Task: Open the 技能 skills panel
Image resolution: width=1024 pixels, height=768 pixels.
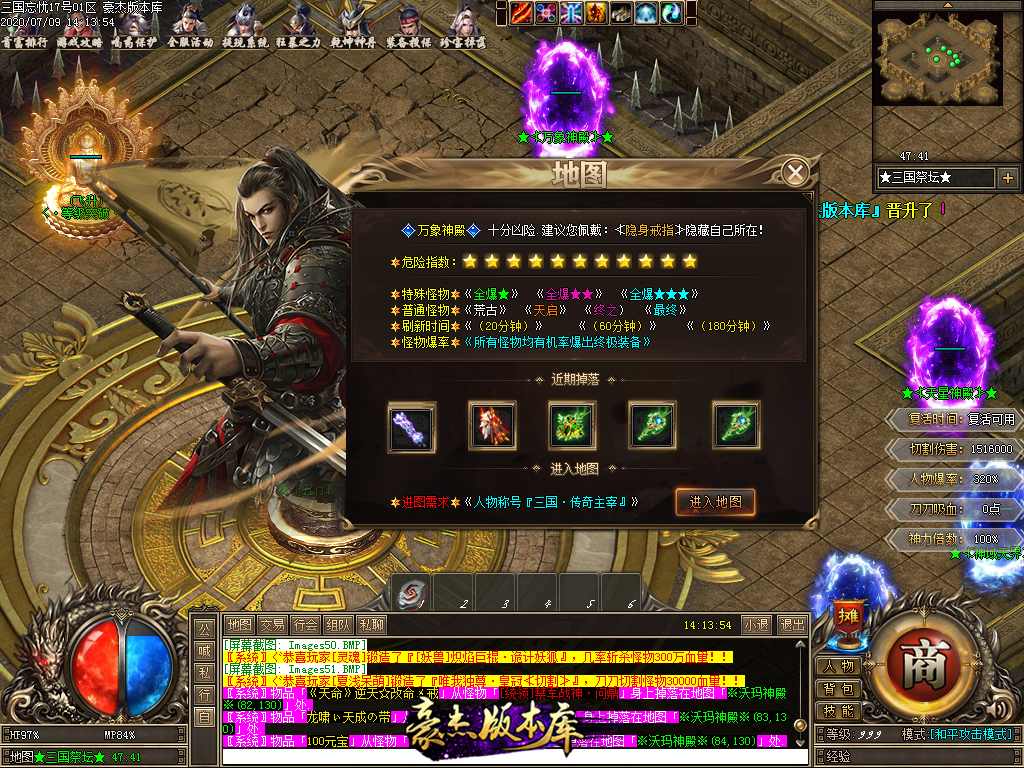Action: [x=838, y=711]
